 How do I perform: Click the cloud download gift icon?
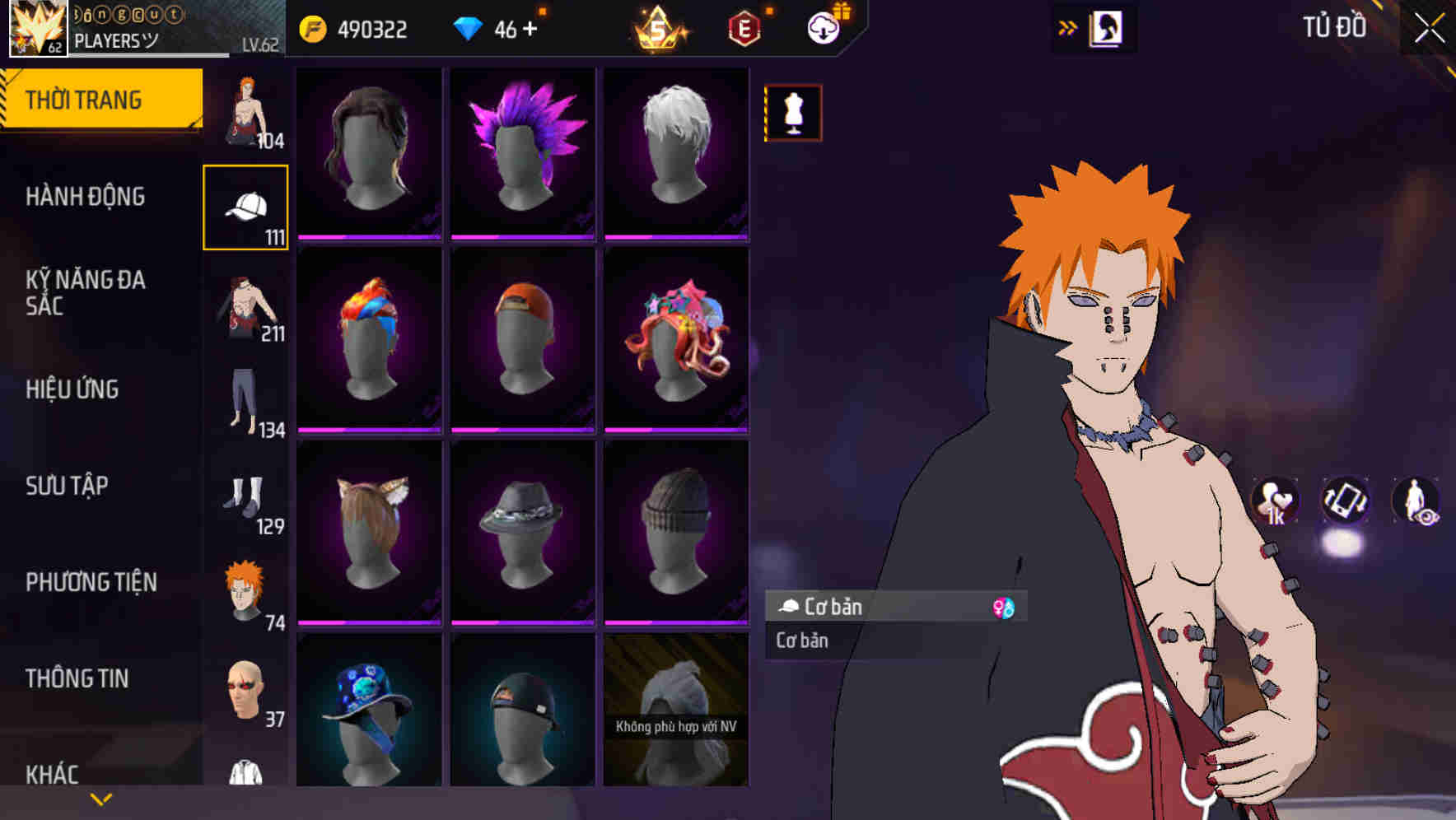(x=823, y=26)
